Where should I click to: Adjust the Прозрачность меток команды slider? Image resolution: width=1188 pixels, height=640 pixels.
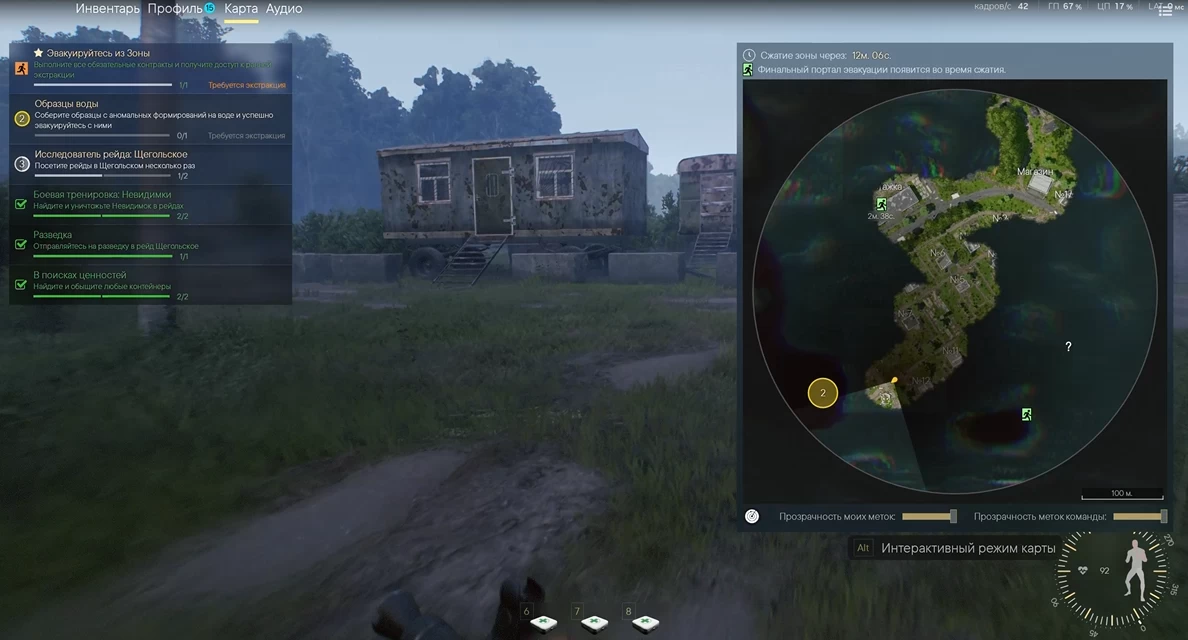pyautogui.click(x=1140, y=517)
